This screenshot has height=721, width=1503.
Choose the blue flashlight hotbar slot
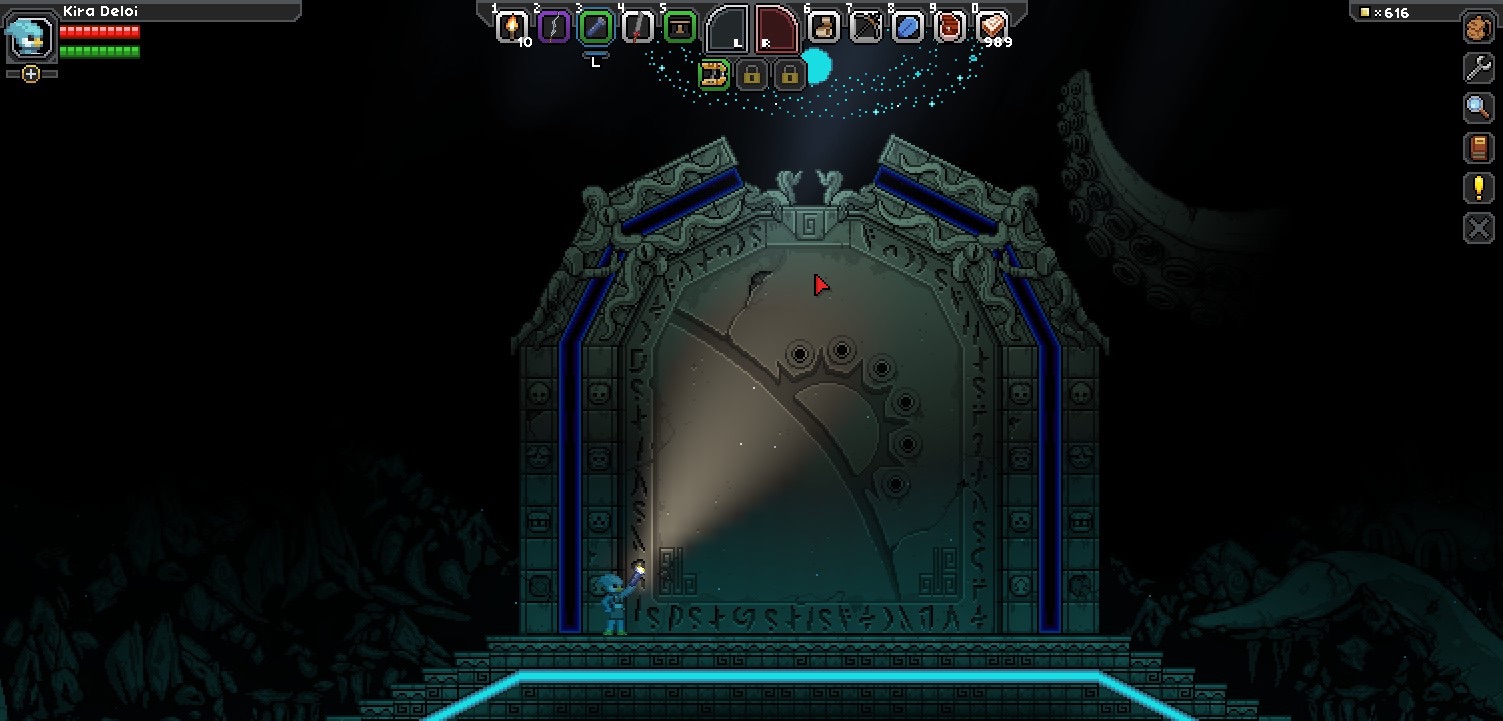595,26
